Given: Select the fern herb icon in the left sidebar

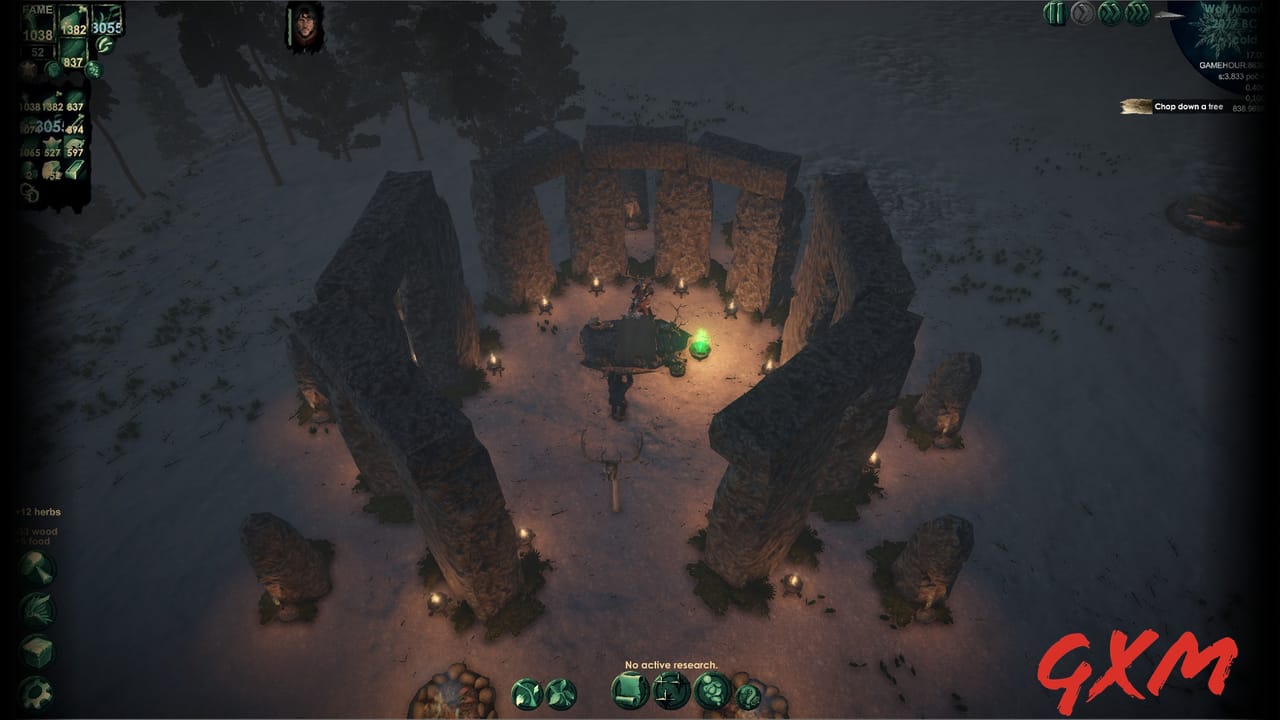Looking at the screenshot, I should click(x=36, y=608).
